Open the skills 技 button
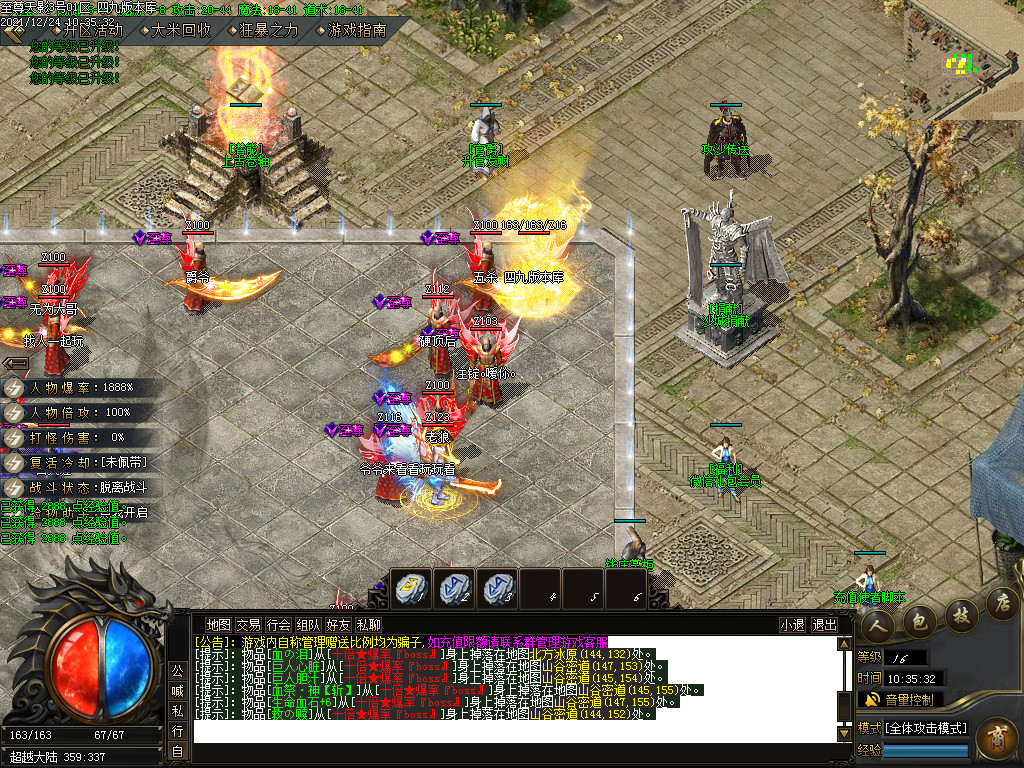Viewport: 1024px width, 768px height. [960, 614]
